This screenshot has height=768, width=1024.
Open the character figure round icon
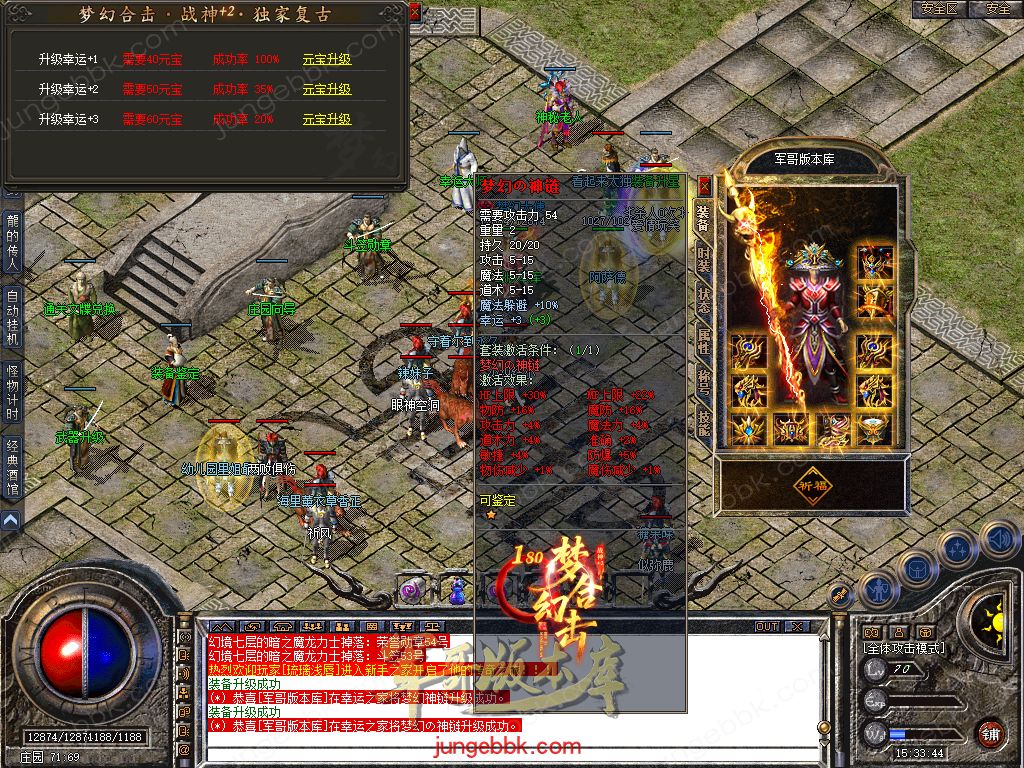pos(878,590)
